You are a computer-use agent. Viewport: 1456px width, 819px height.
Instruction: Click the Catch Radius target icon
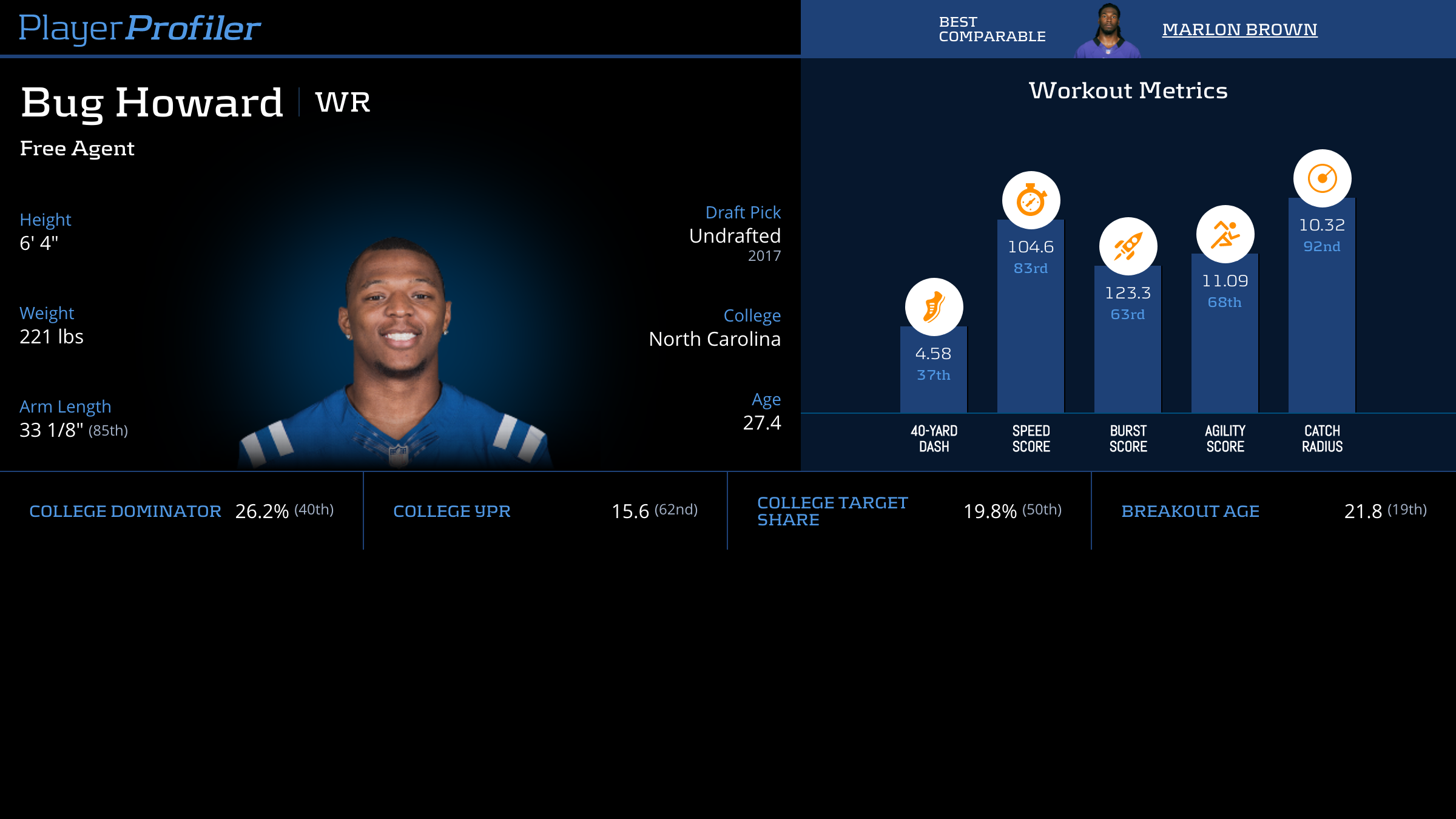click(x=1322, y=178)
